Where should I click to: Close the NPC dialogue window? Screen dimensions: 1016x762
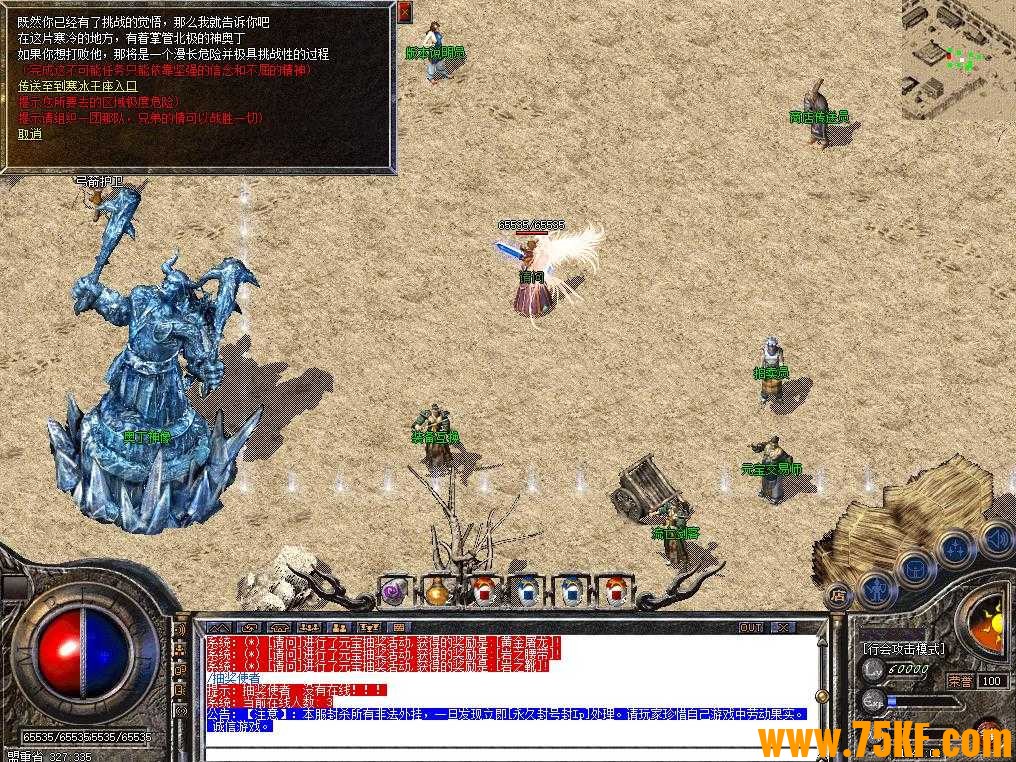[x=404, y=12]
